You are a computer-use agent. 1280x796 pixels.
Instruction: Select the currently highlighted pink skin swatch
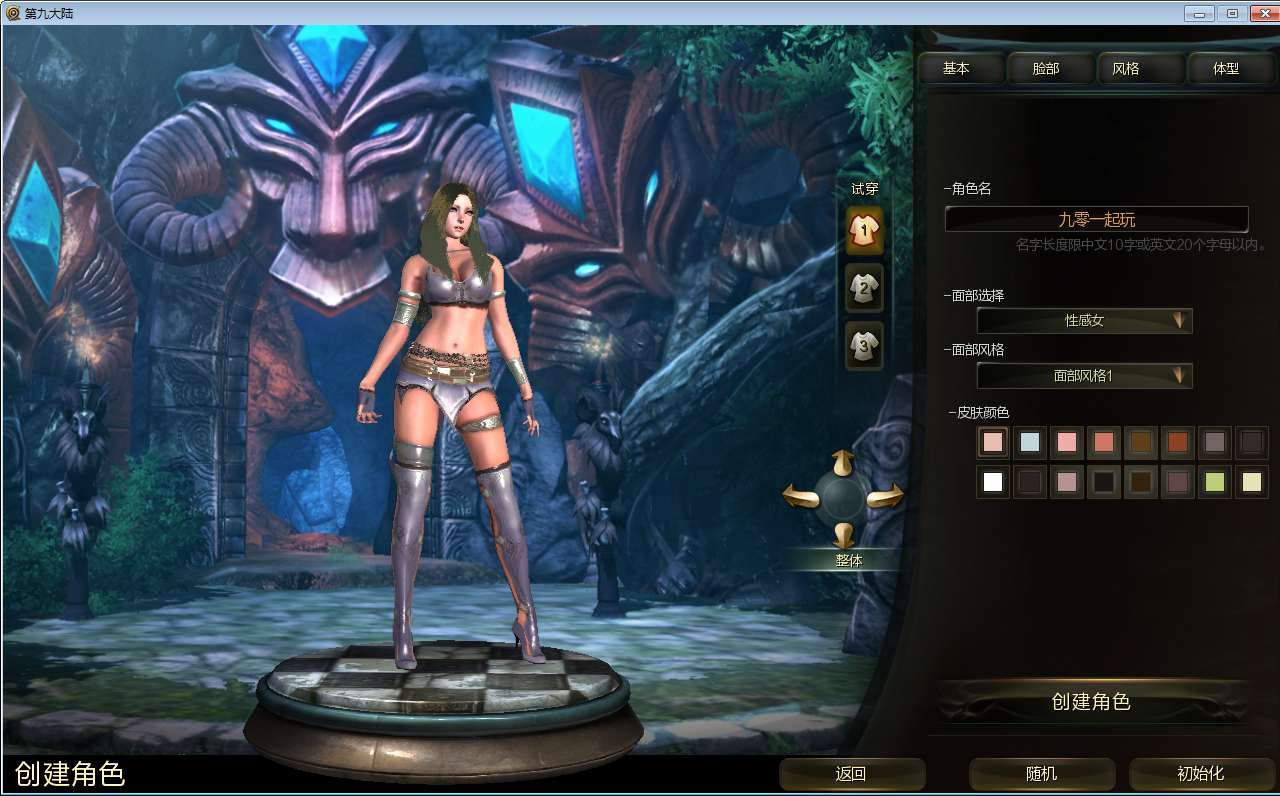point(992,442)
